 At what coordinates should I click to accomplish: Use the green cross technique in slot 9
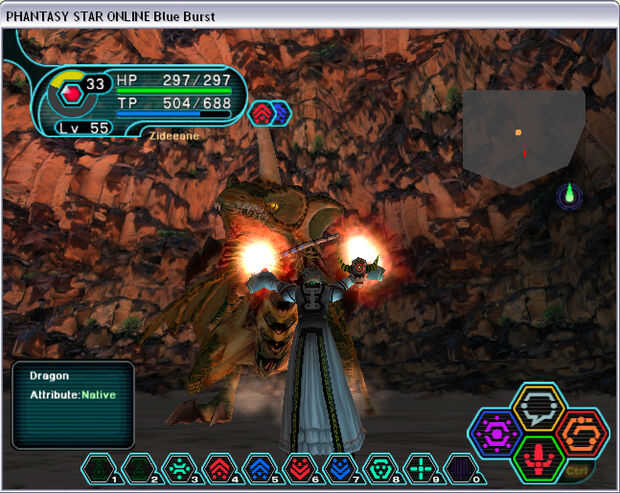point(421,468)
